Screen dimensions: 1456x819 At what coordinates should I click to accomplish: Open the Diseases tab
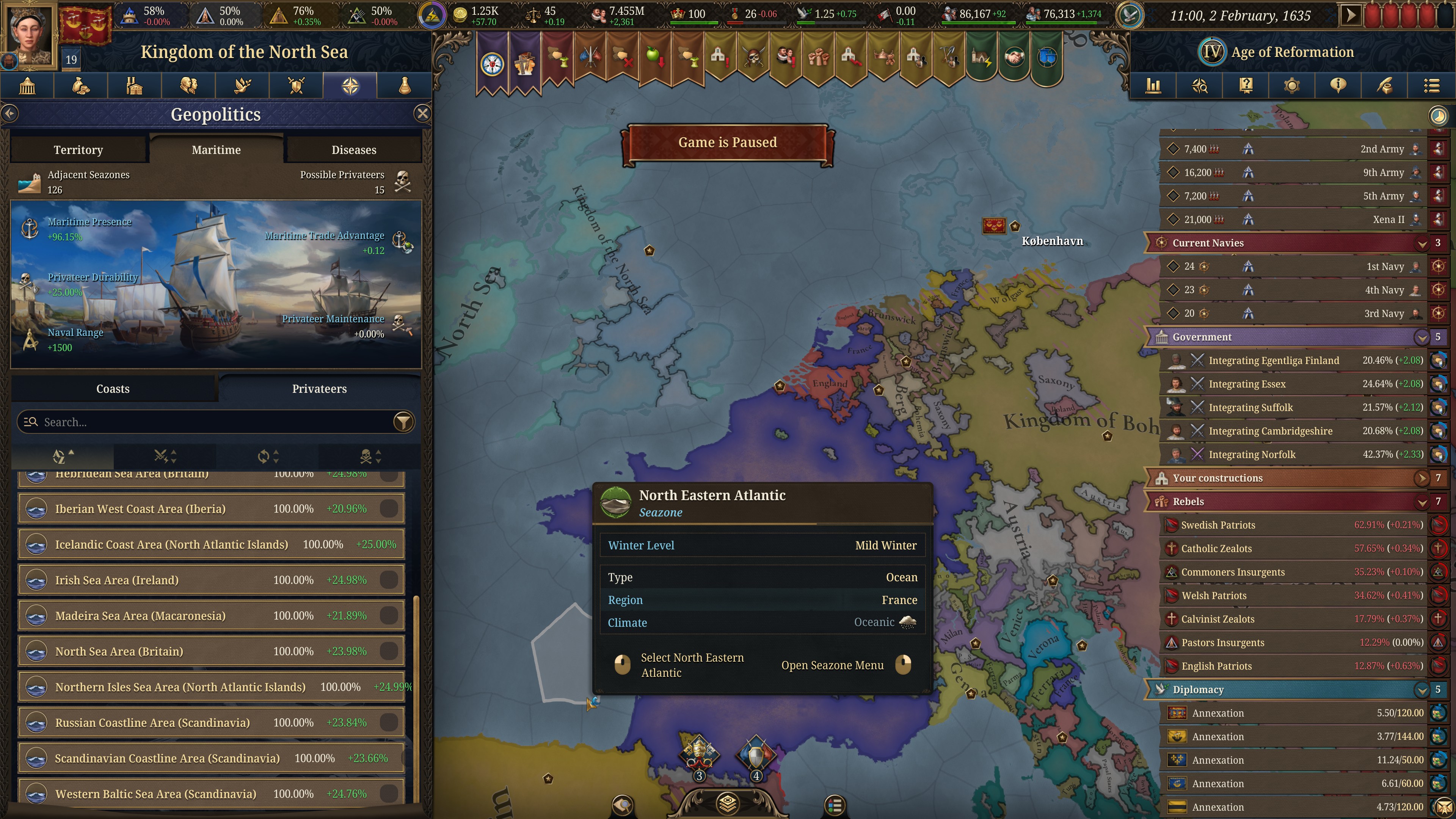(354, 149)
